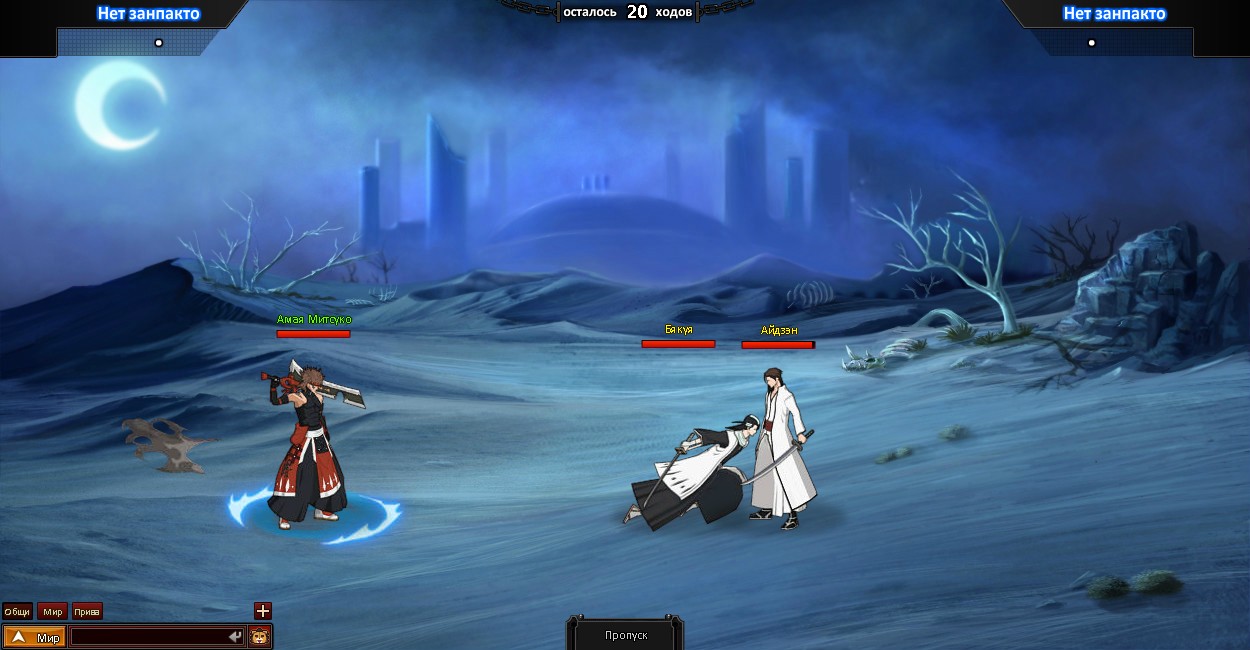Viewport: 1250px width, 650px height.
Task: Click the Пропуск skip-turn button
Action: (x=626, y=635)
